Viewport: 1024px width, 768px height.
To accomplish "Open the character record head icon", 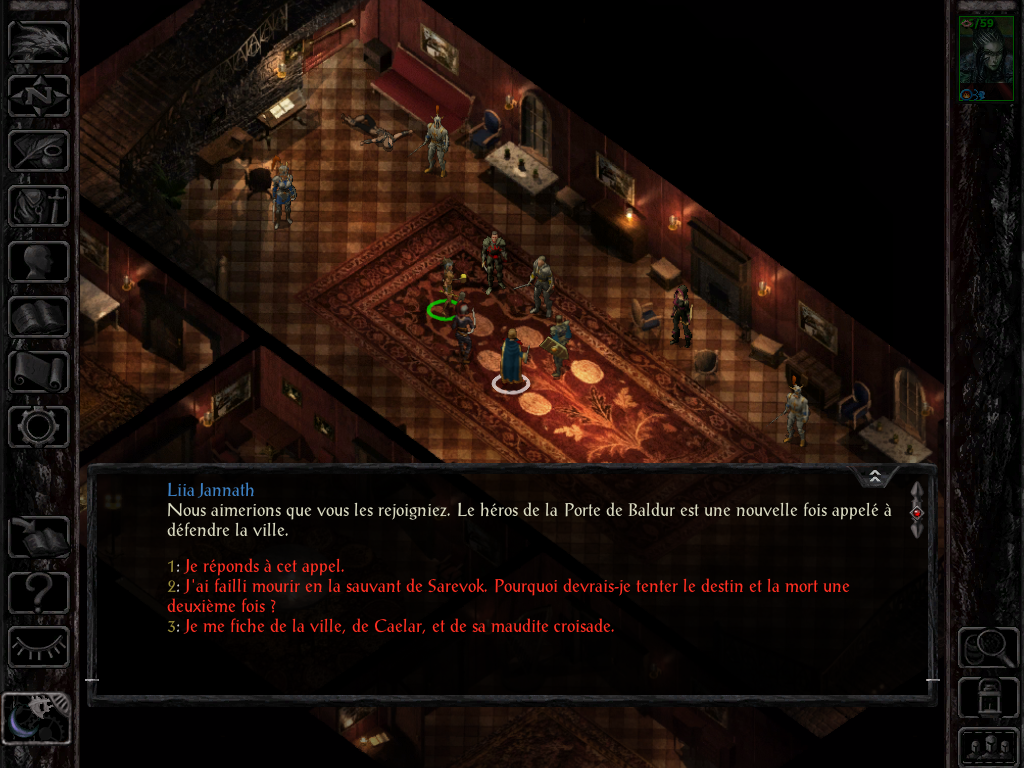I will (x=39, y=262).
